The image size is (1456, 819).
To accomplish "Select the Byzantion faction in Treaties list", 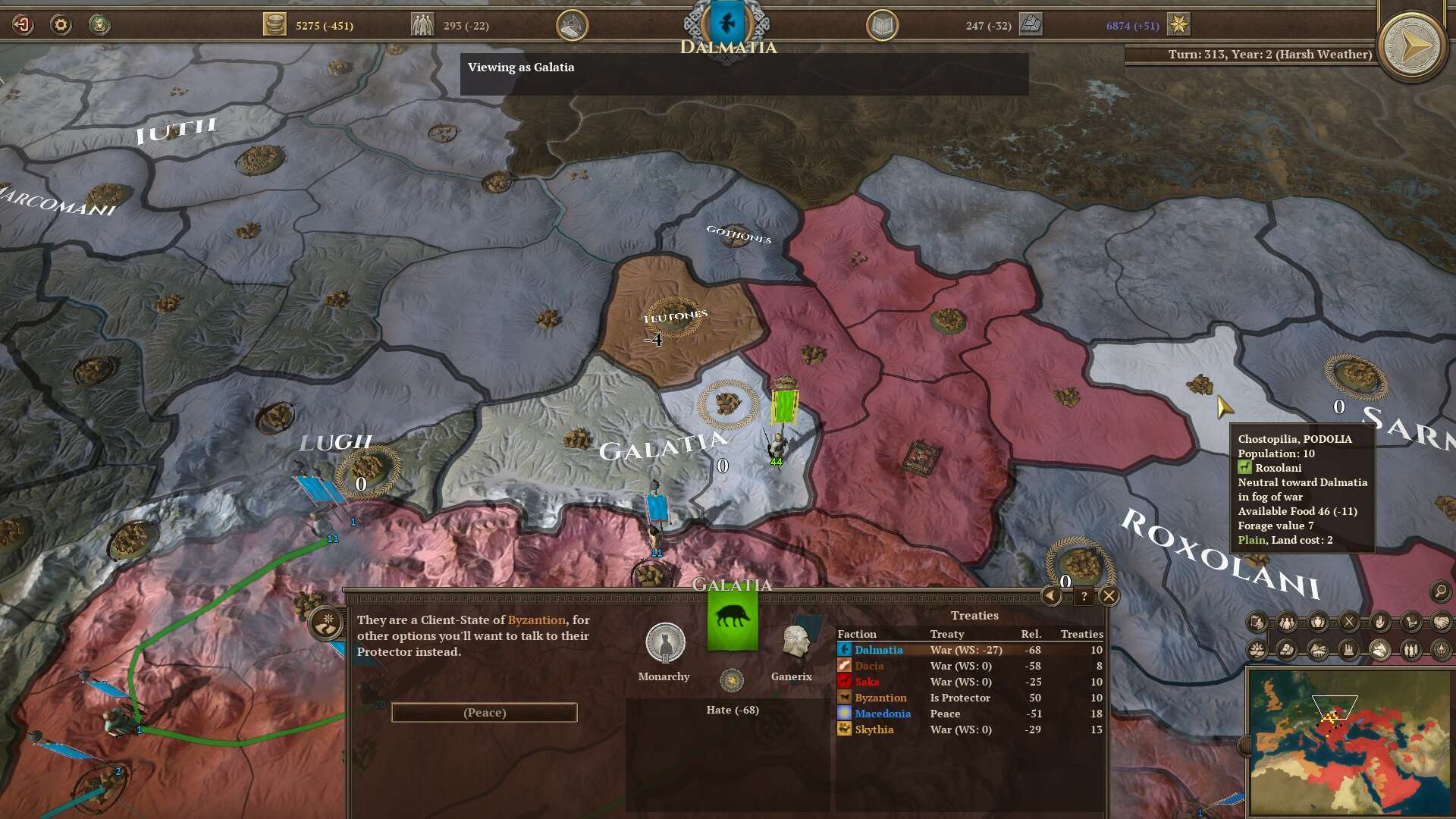I will tap(880, 698).
